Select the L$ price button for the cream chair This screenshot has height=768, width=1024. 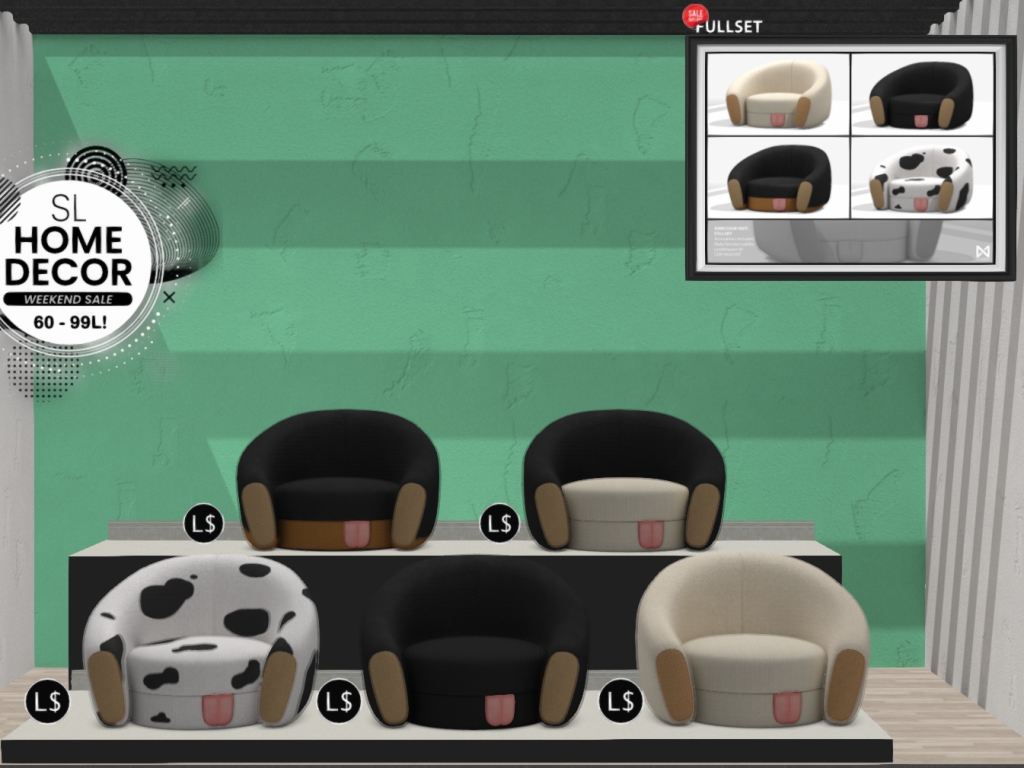[x=620, y=701]
